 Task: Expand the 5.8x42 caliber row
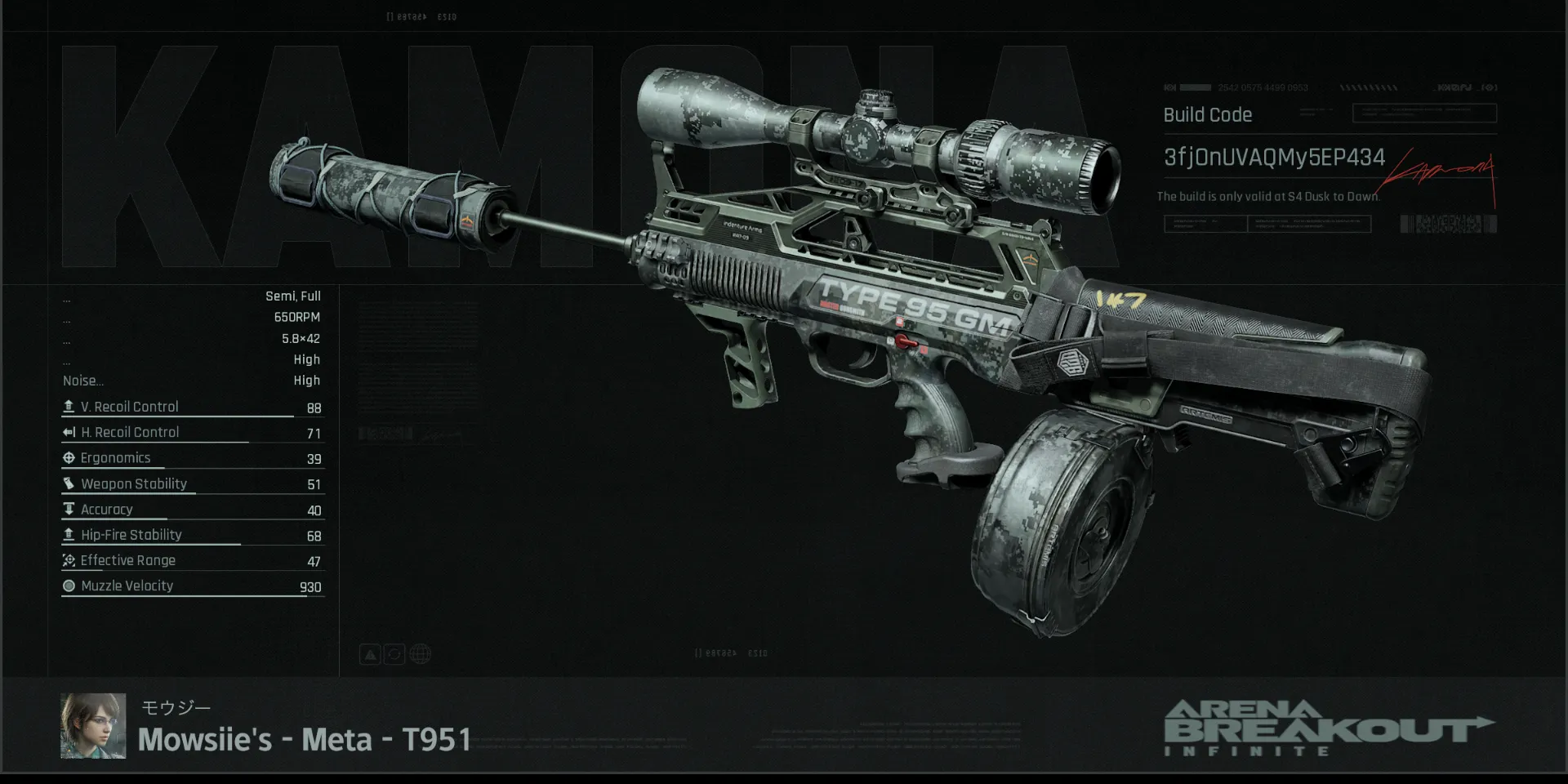tap(302, 338)
